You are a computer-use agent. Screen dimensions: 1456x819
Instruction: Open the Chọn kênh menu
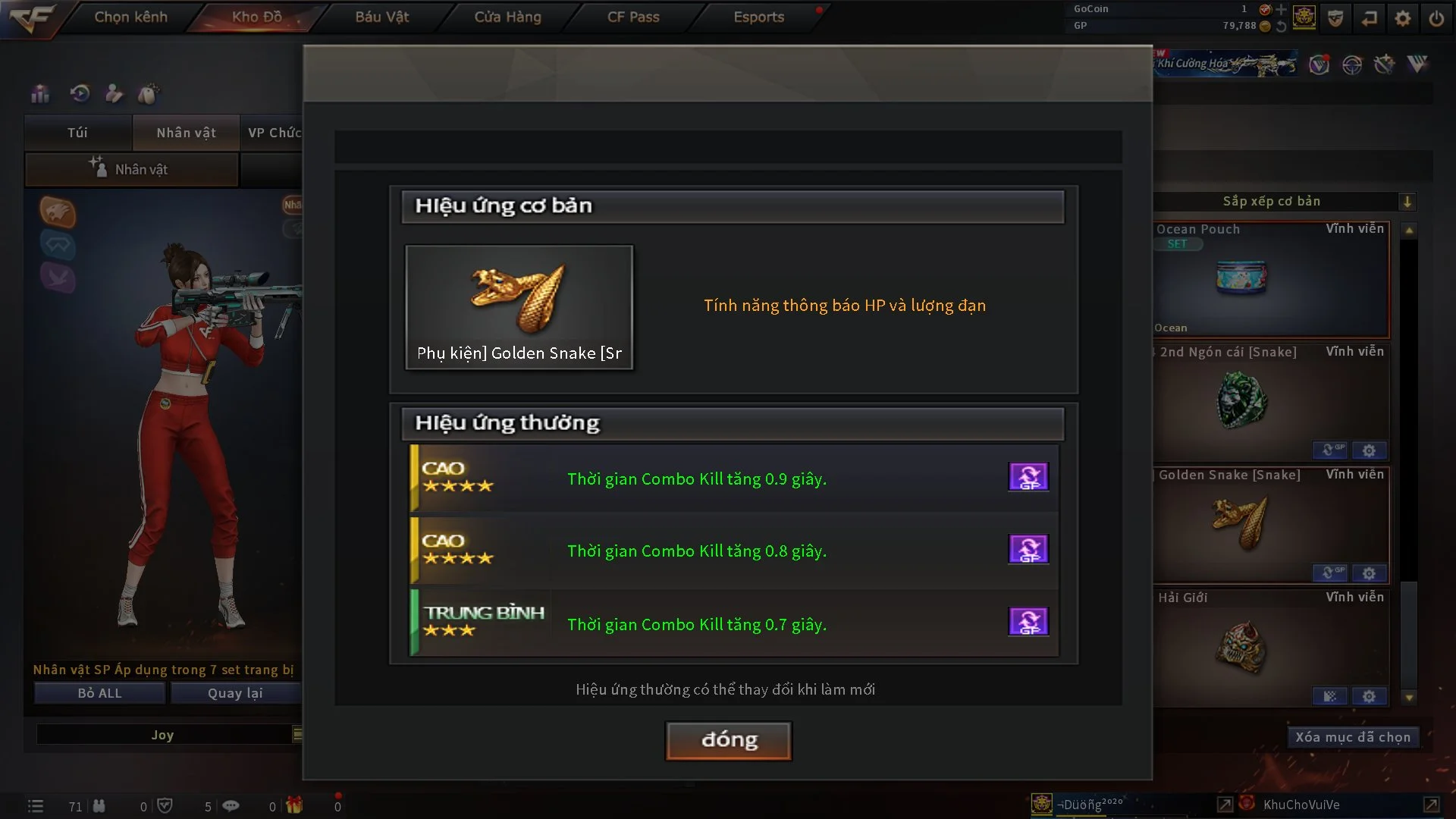pos(130,17)
